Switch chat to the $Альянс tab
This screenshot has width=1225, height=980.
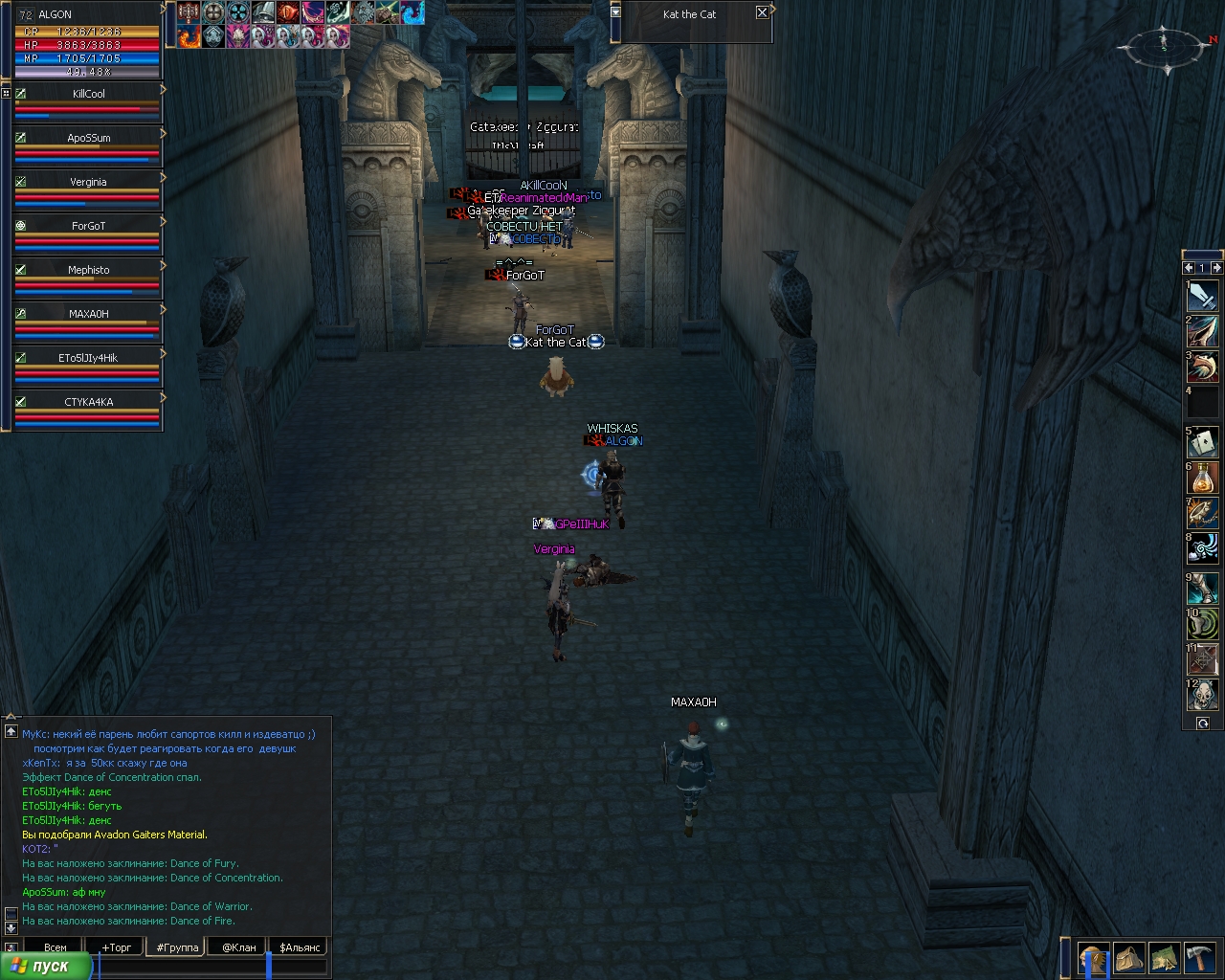[x=300, y=947]
